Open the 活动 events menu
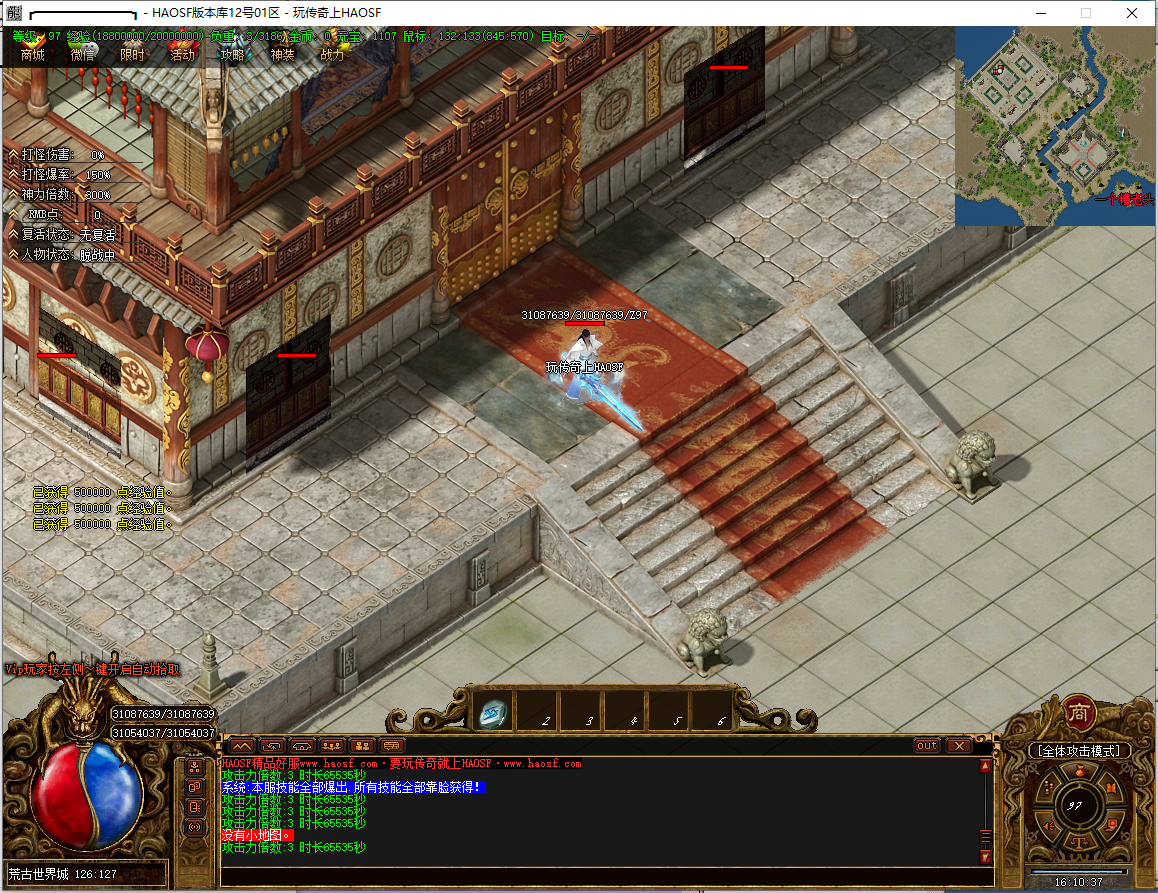1158x893 pixels. point(182,55)
